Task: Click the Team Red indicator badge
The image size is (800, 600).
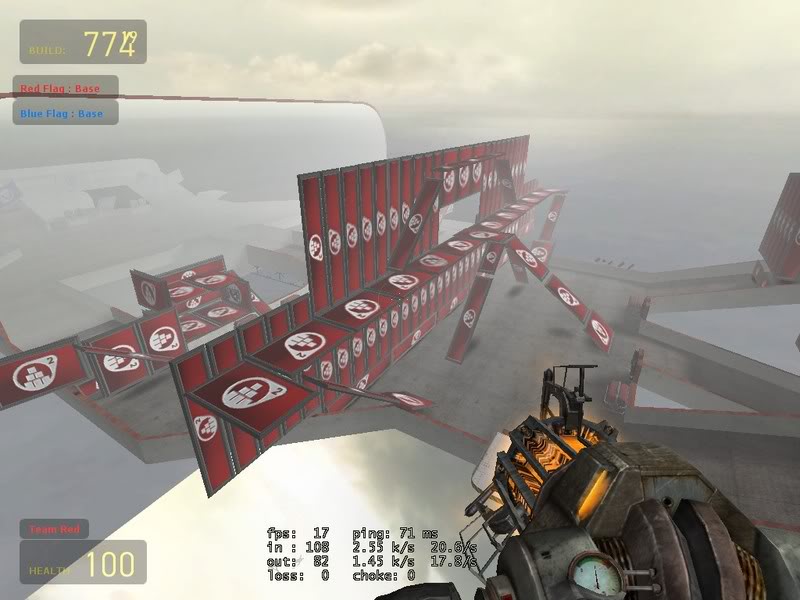Action: (x=55, y=529)
